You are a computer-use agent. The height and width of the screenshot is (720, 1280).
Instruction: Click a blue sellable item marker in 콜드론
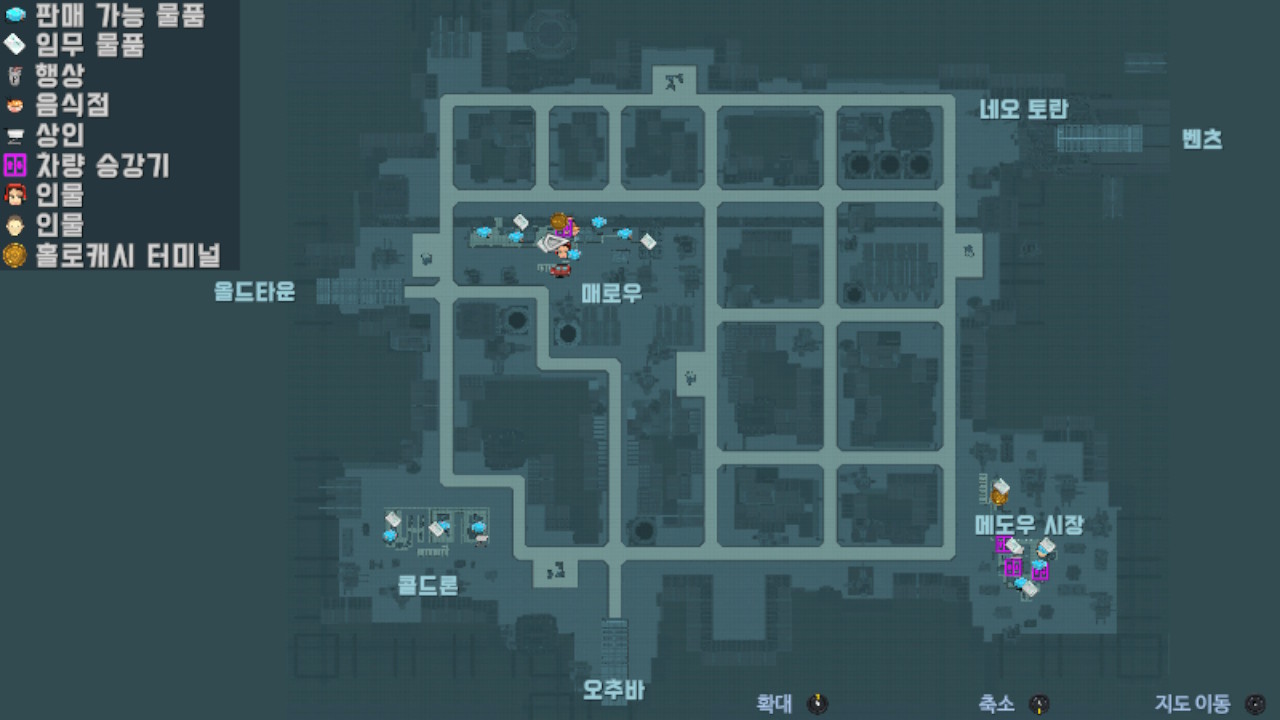coord(390,537)
